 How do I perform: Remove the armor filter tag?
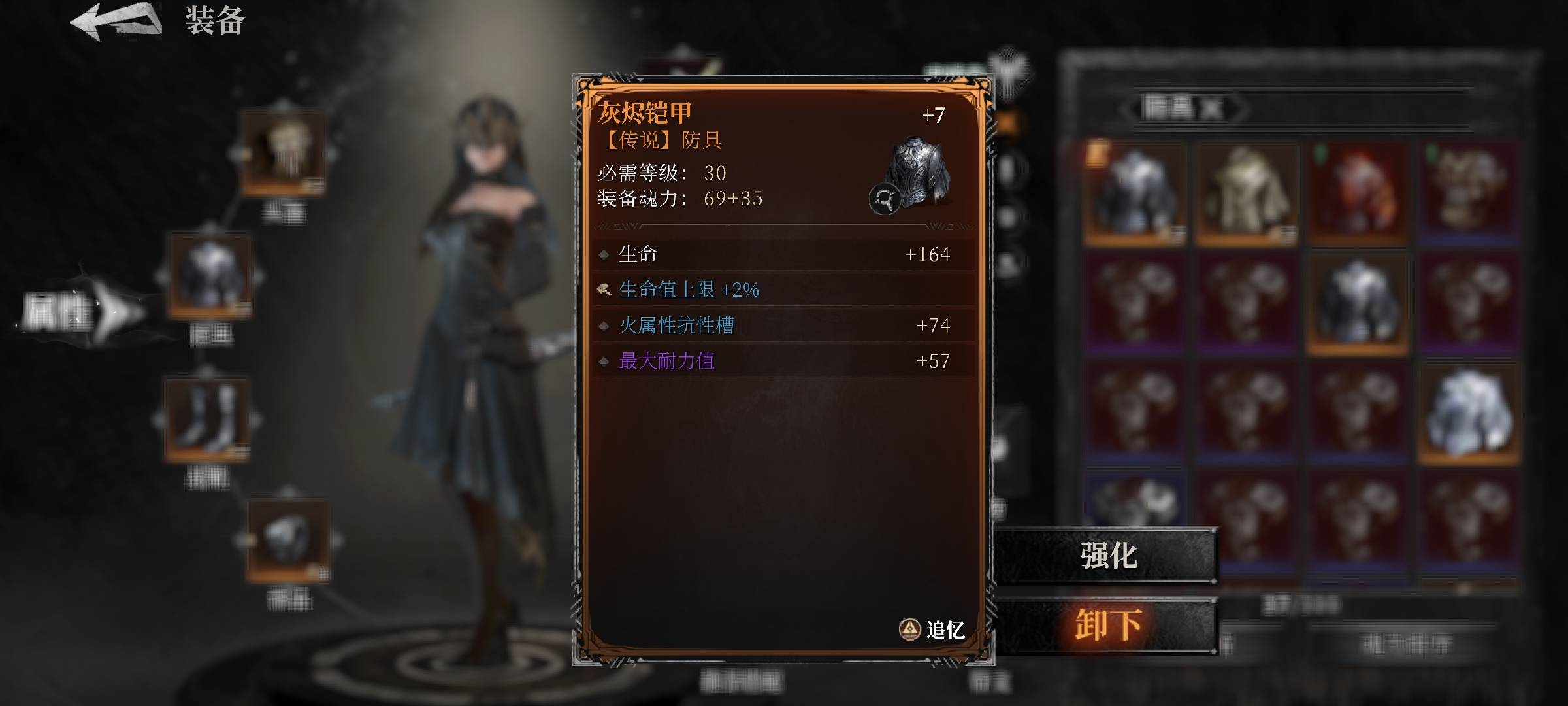(x=1211, y=109)
